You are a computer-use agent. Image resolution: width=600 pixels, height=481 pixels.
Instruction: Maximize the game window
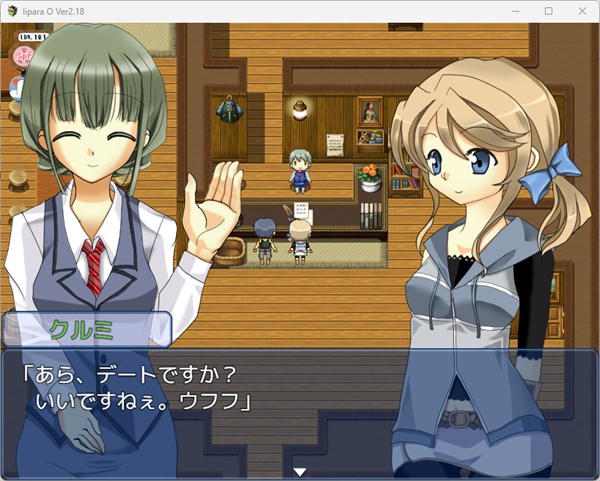pyautogui.click(x=548, y=10)
